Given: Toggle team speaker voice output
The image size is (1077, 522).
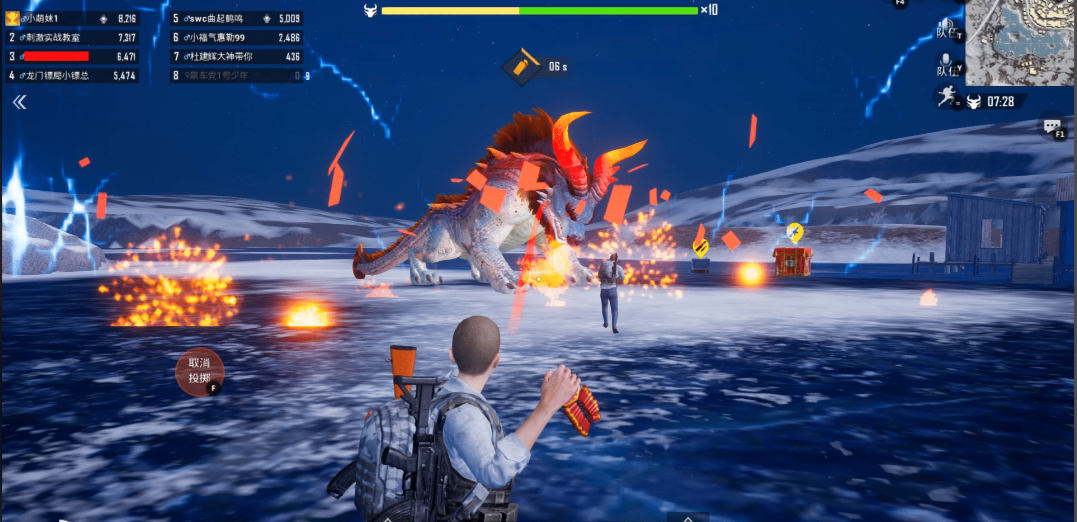Looking at the screenshot, I should tap(948, 31).
